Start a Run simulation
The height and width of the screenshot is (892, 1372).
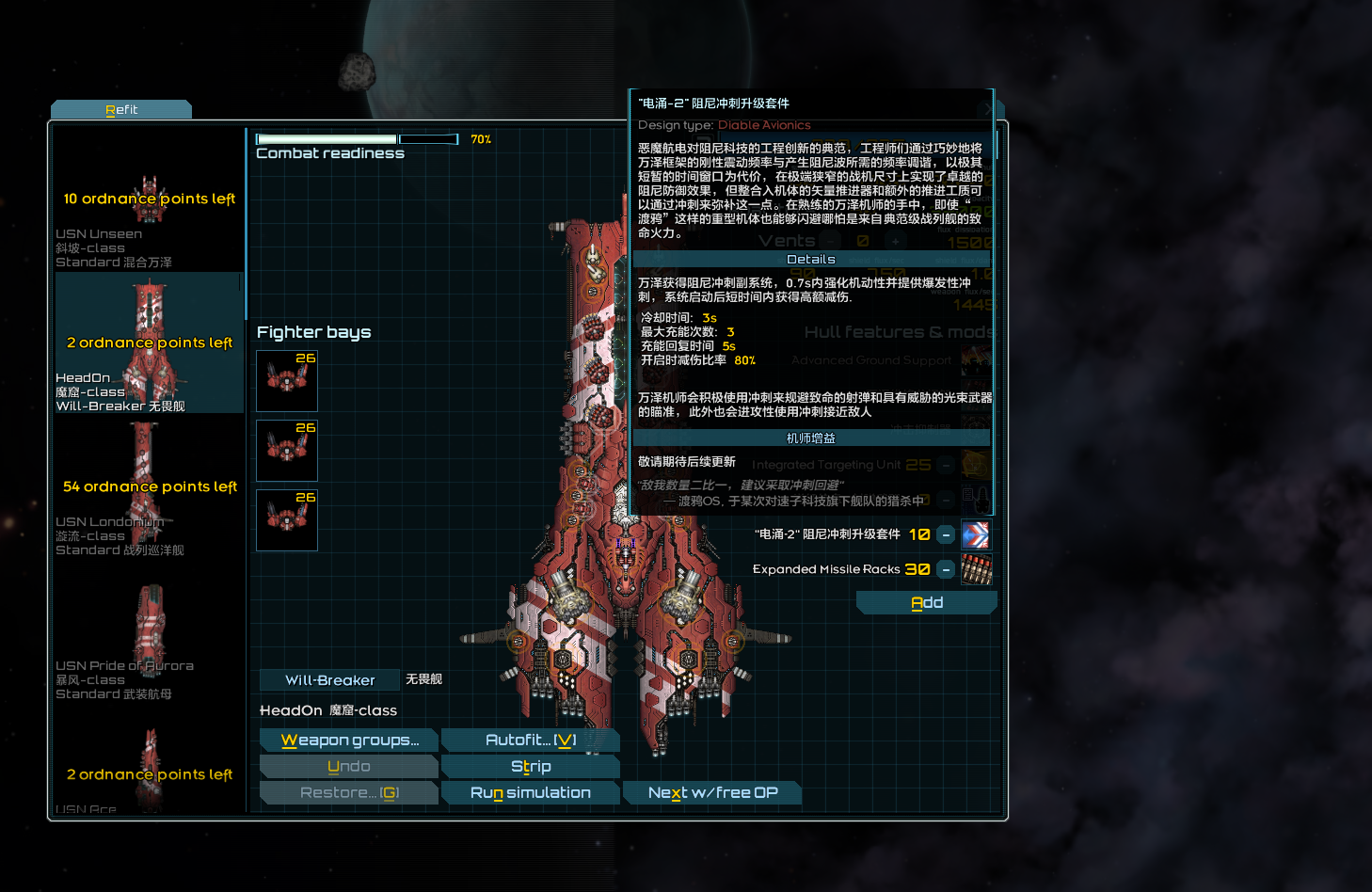point(530,792)
